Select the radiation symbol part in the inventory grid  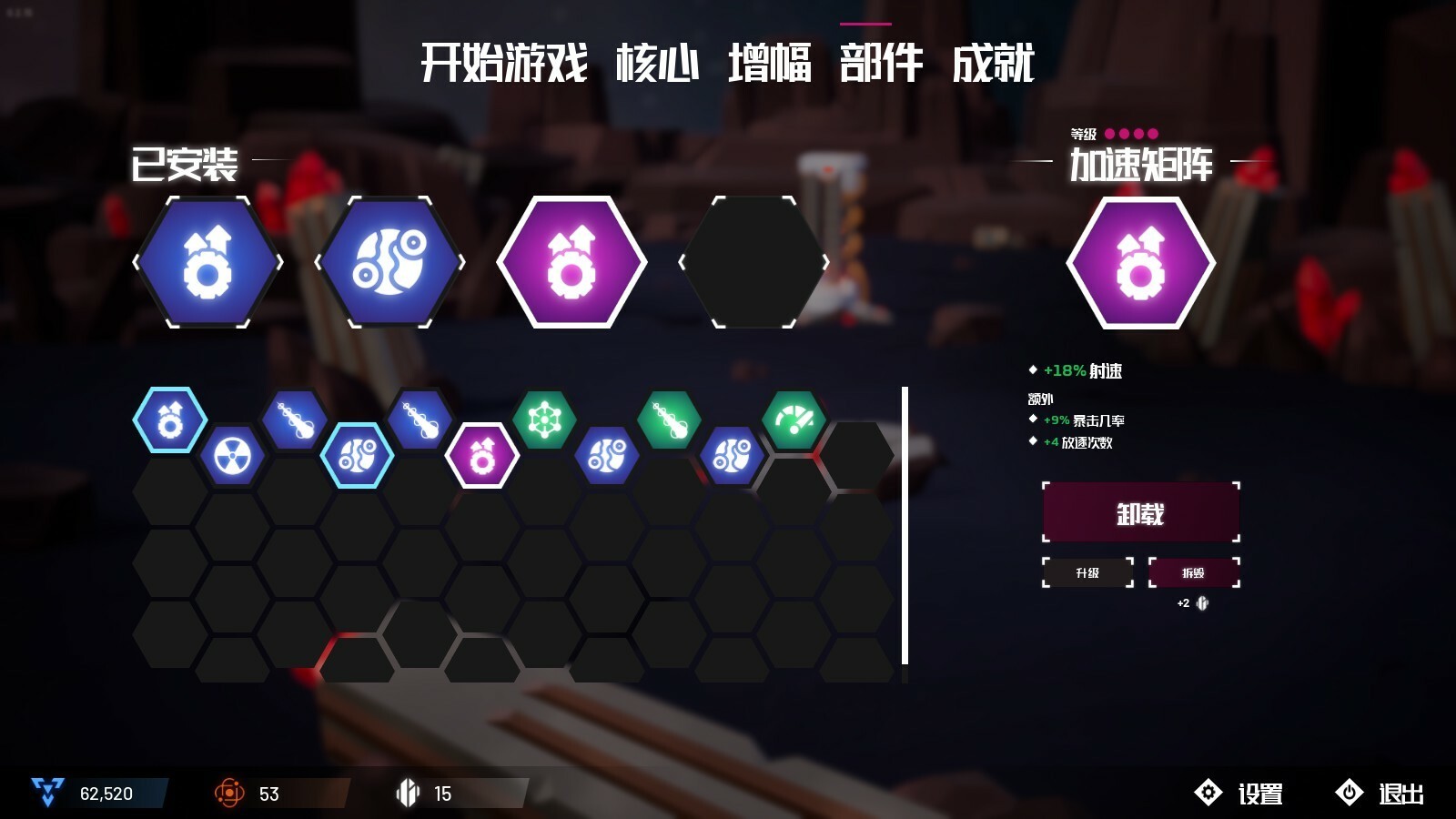point(233,455)
